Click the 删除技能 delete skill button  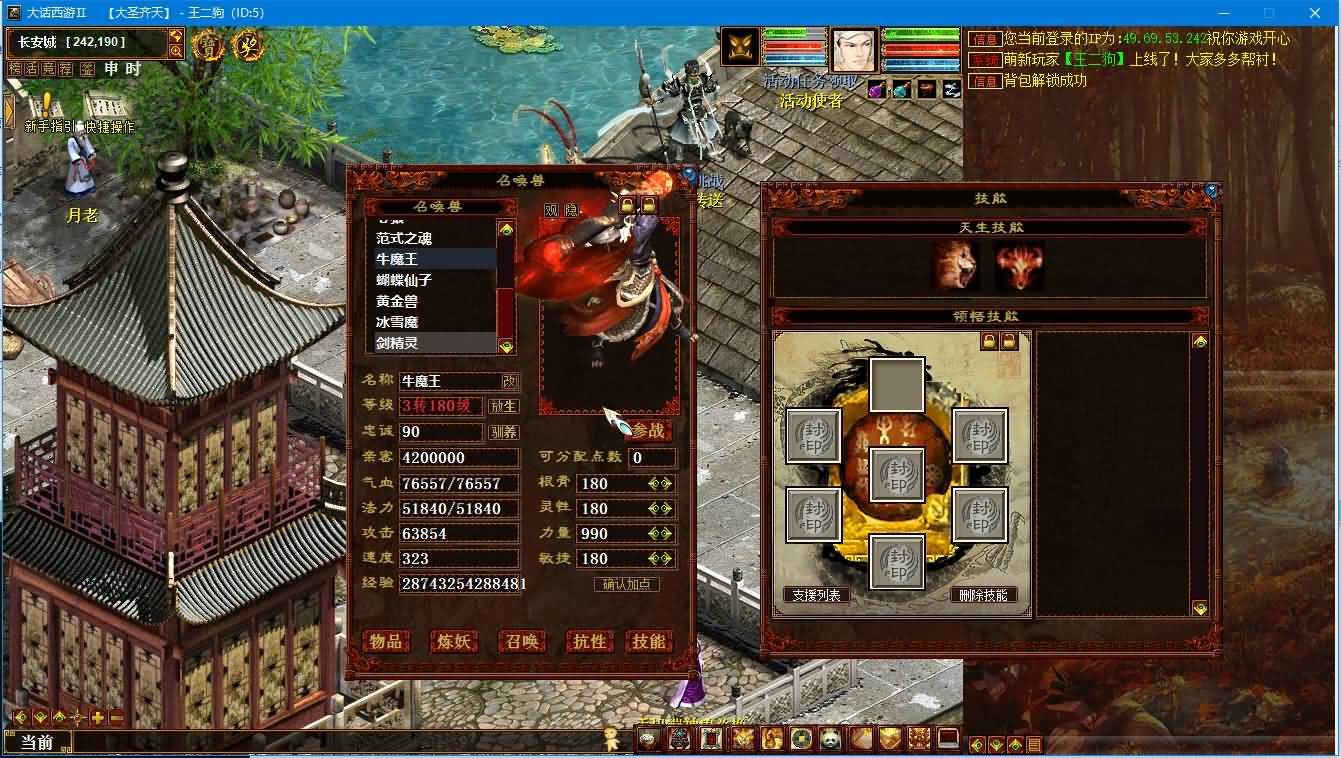[x=984, y=595]
